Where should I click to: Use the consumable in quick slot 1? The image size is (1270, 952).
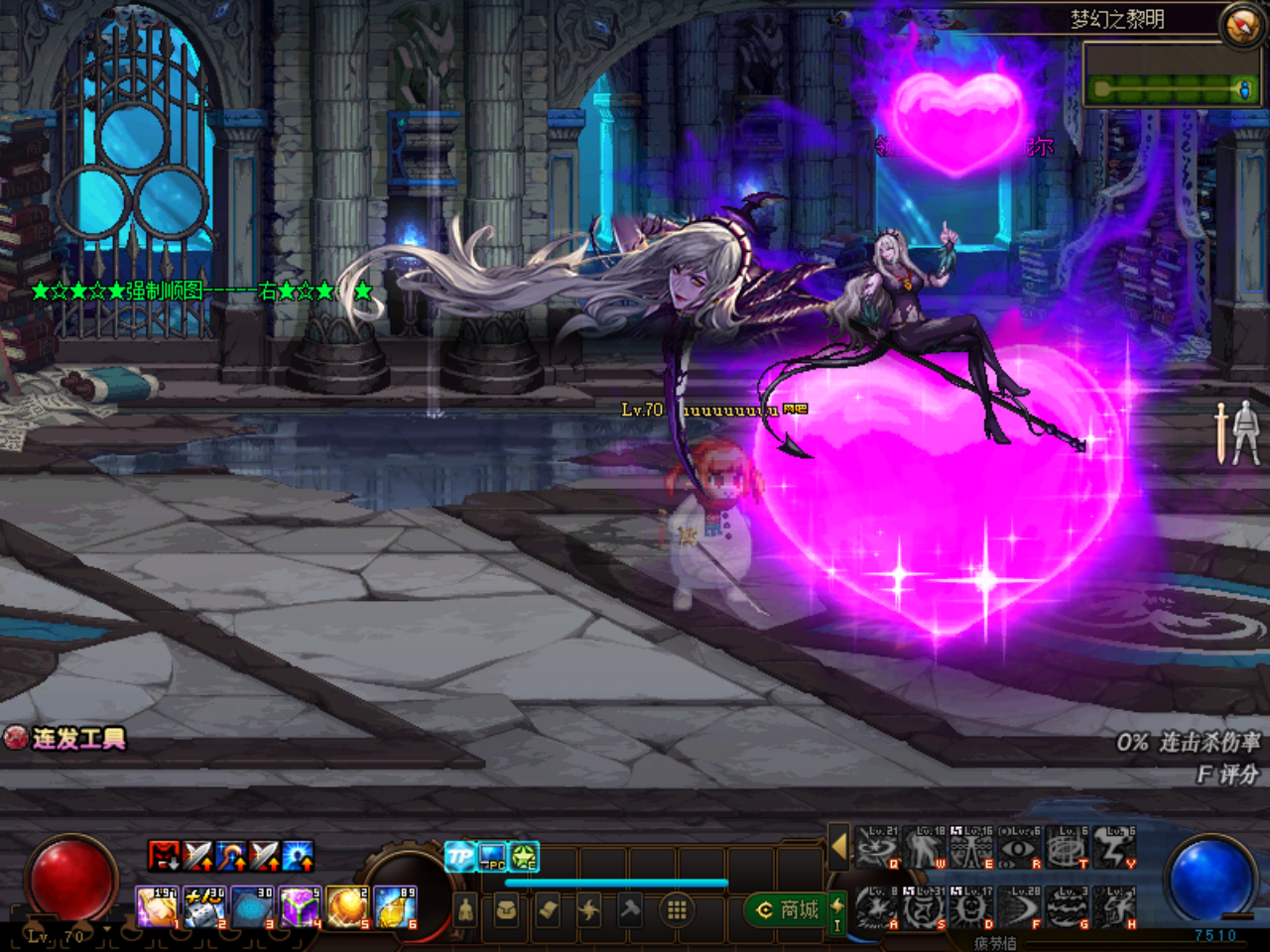(157, 907)
